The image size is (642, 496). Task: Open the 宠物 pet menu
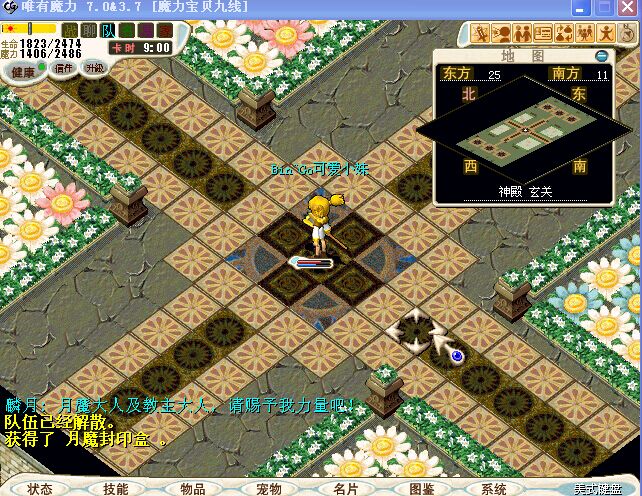[268, 489]
